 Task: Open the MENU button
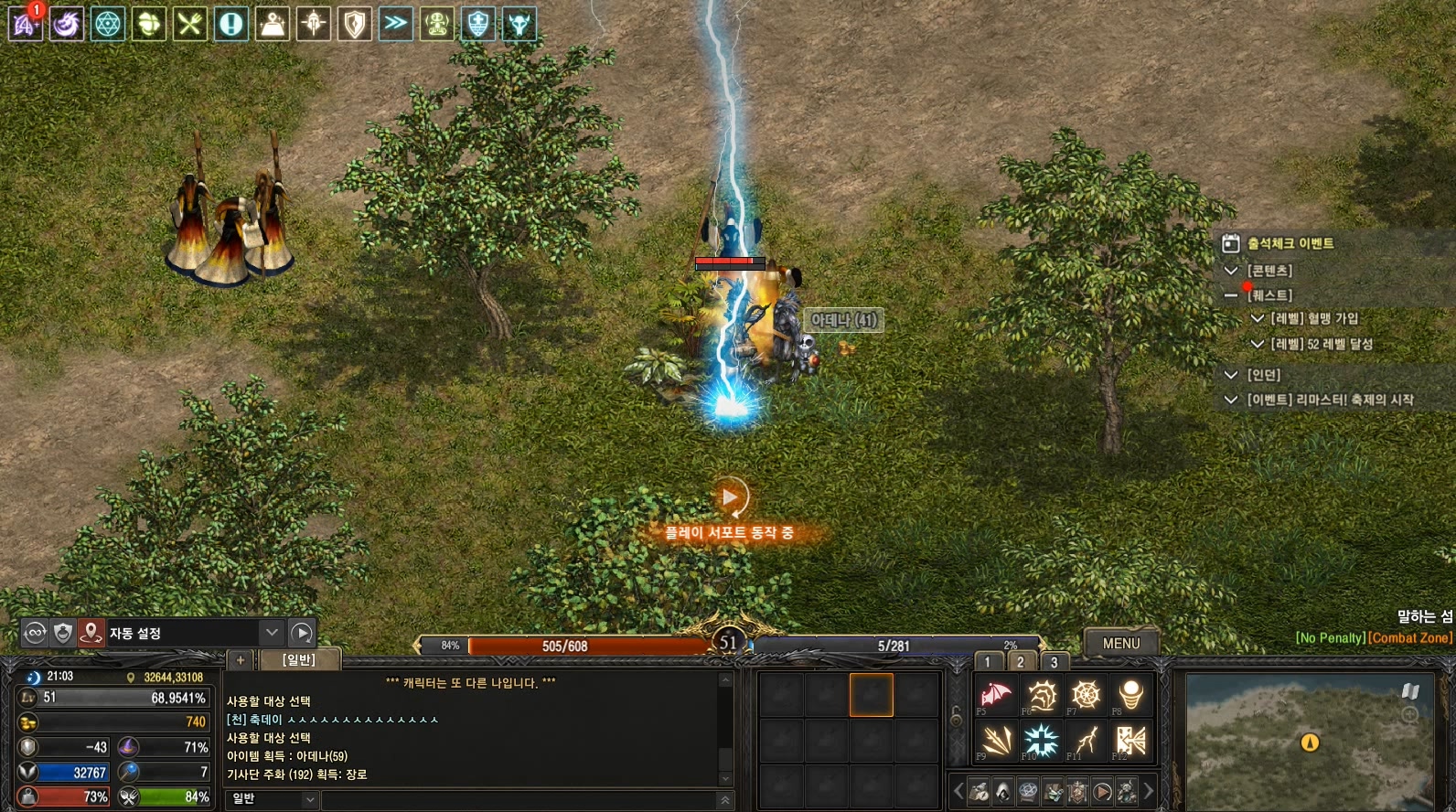[1120, 643]
